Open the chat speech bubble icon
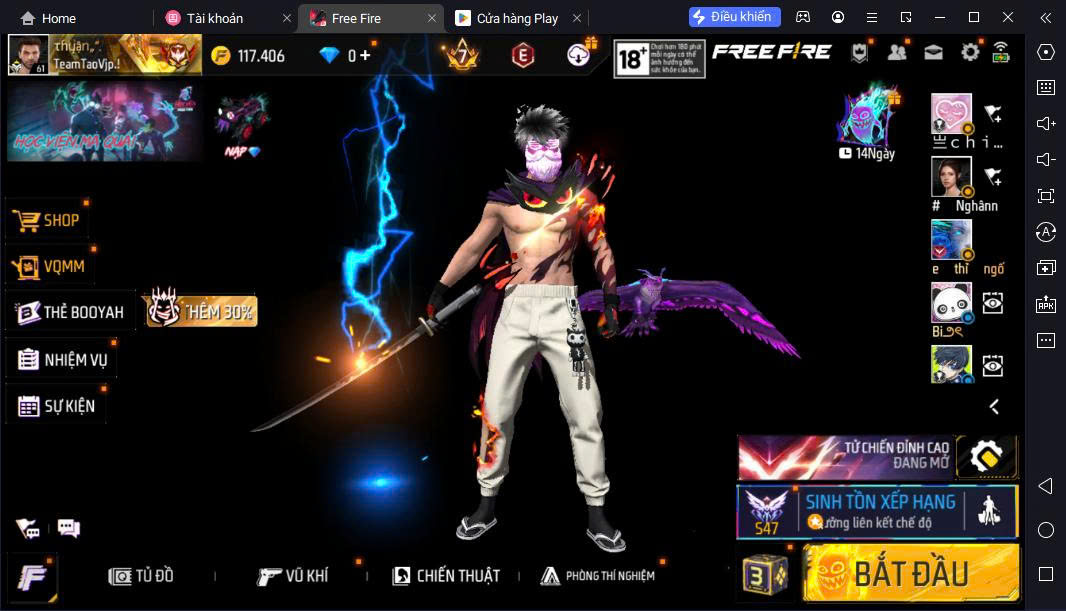Screen dimensions: 1066x611 point(68,527)
